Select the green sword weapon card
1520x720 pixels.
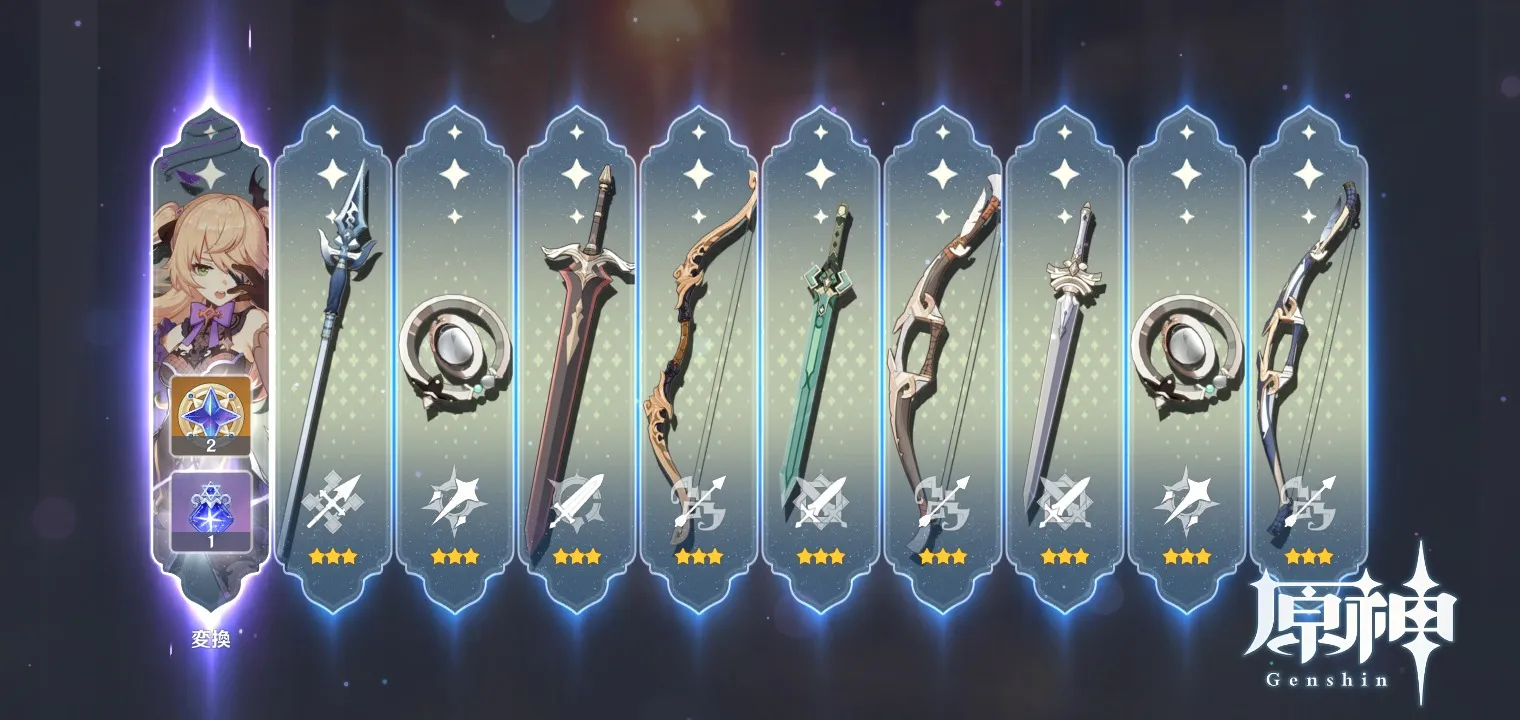tap(820, 360)
